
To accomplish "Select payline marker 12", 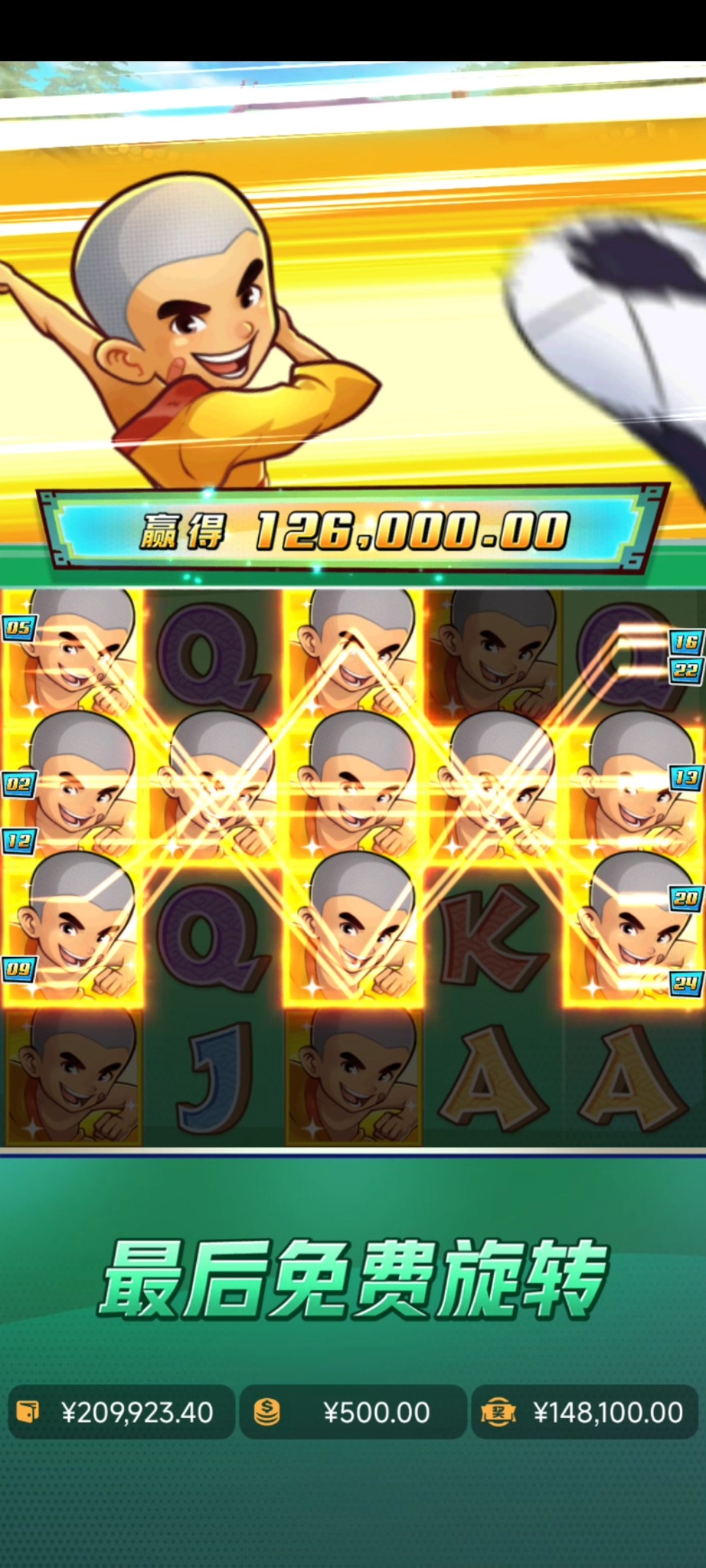I will [x=18, y=840].
